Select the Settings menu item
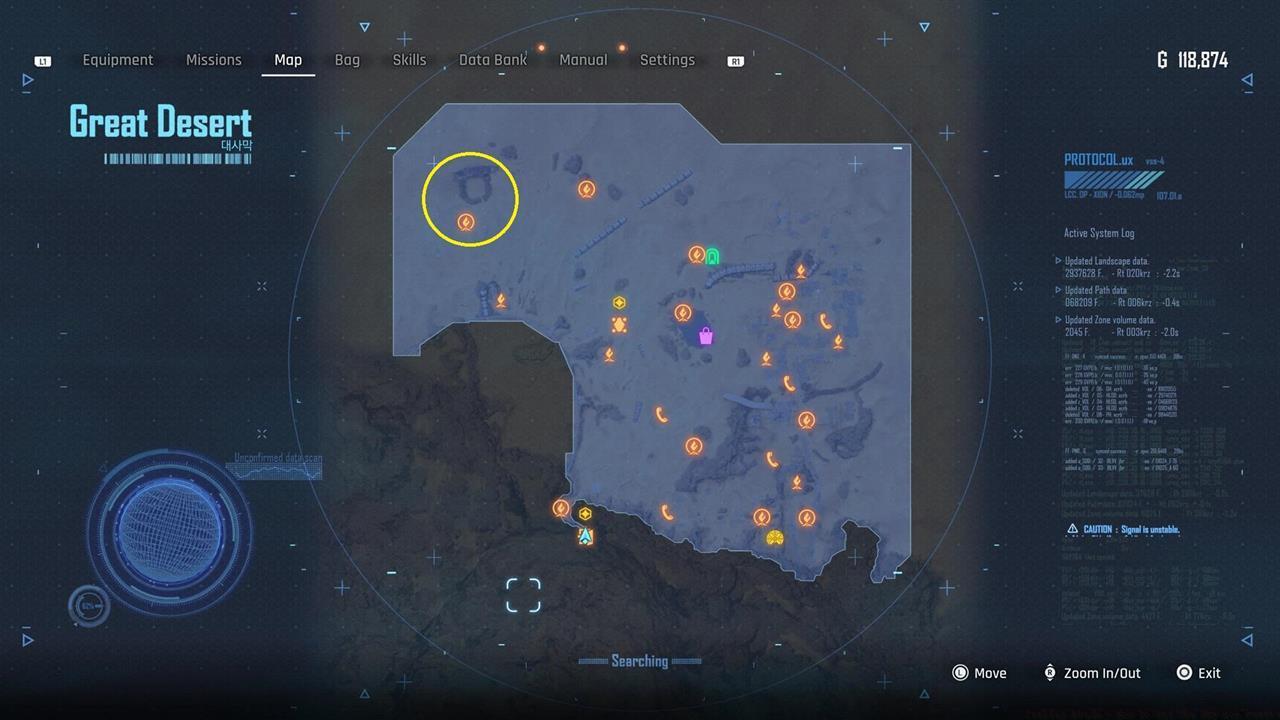 (667, 60)
